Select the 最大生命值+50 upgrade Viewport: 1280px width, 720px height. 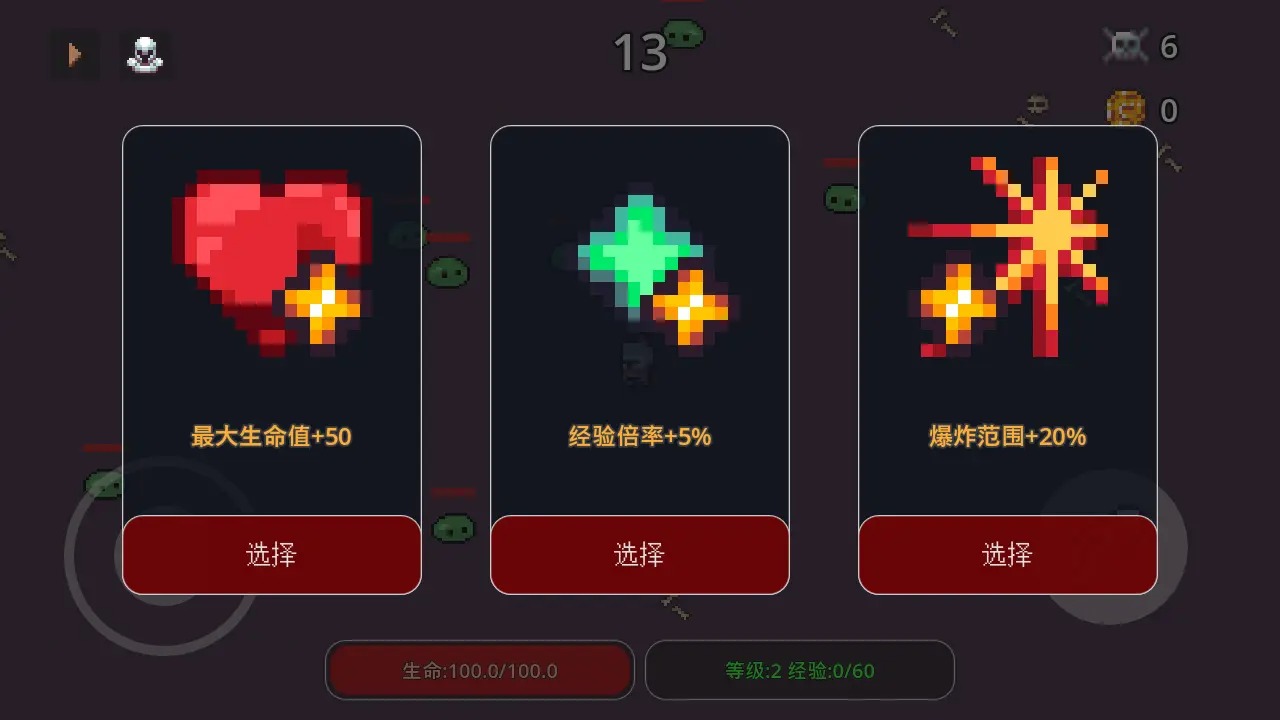tap(271, 554)
